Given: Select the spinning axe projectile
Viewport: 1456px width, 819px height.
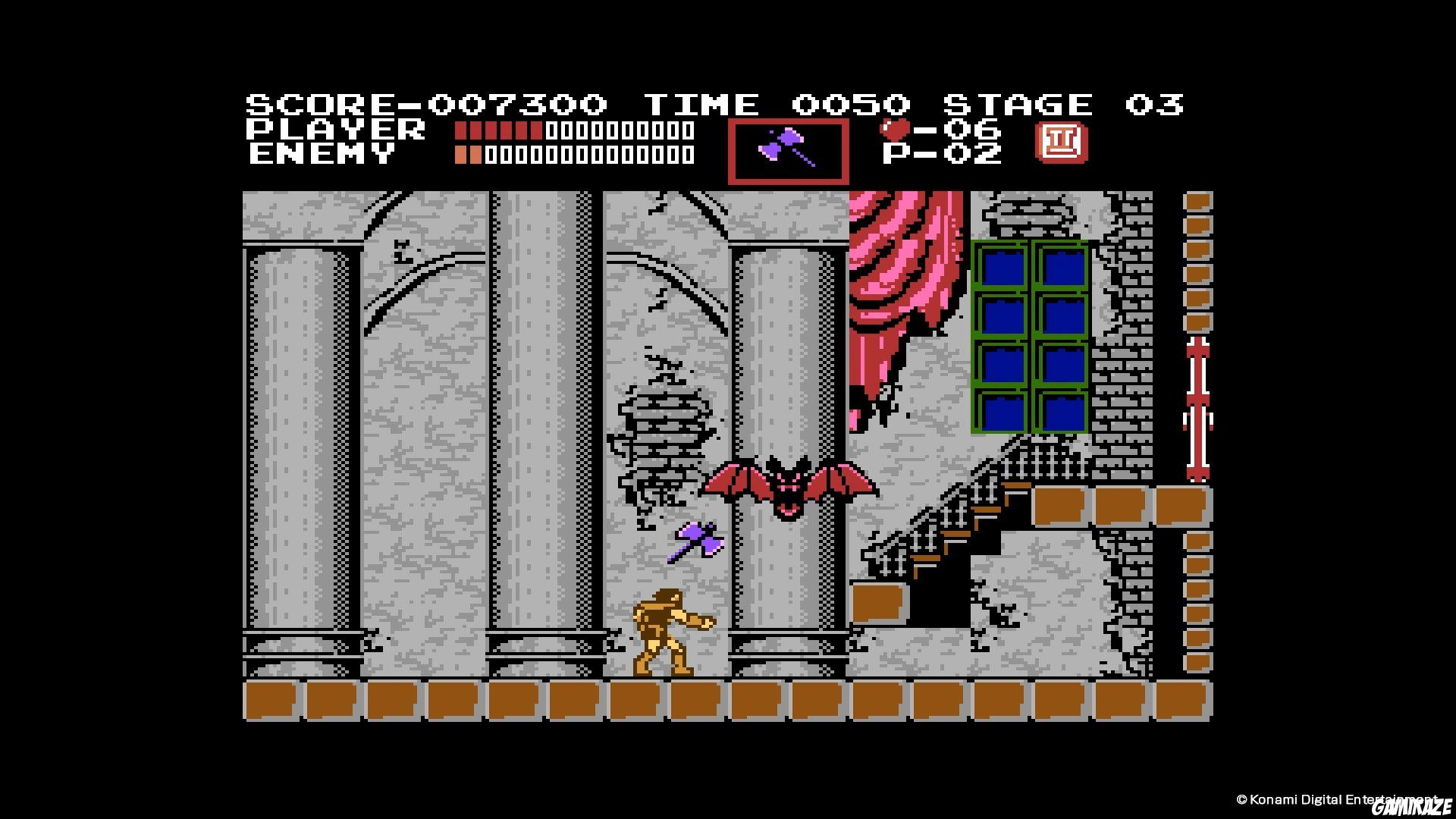Looking at the screenshot, I should tap(694, 538).
